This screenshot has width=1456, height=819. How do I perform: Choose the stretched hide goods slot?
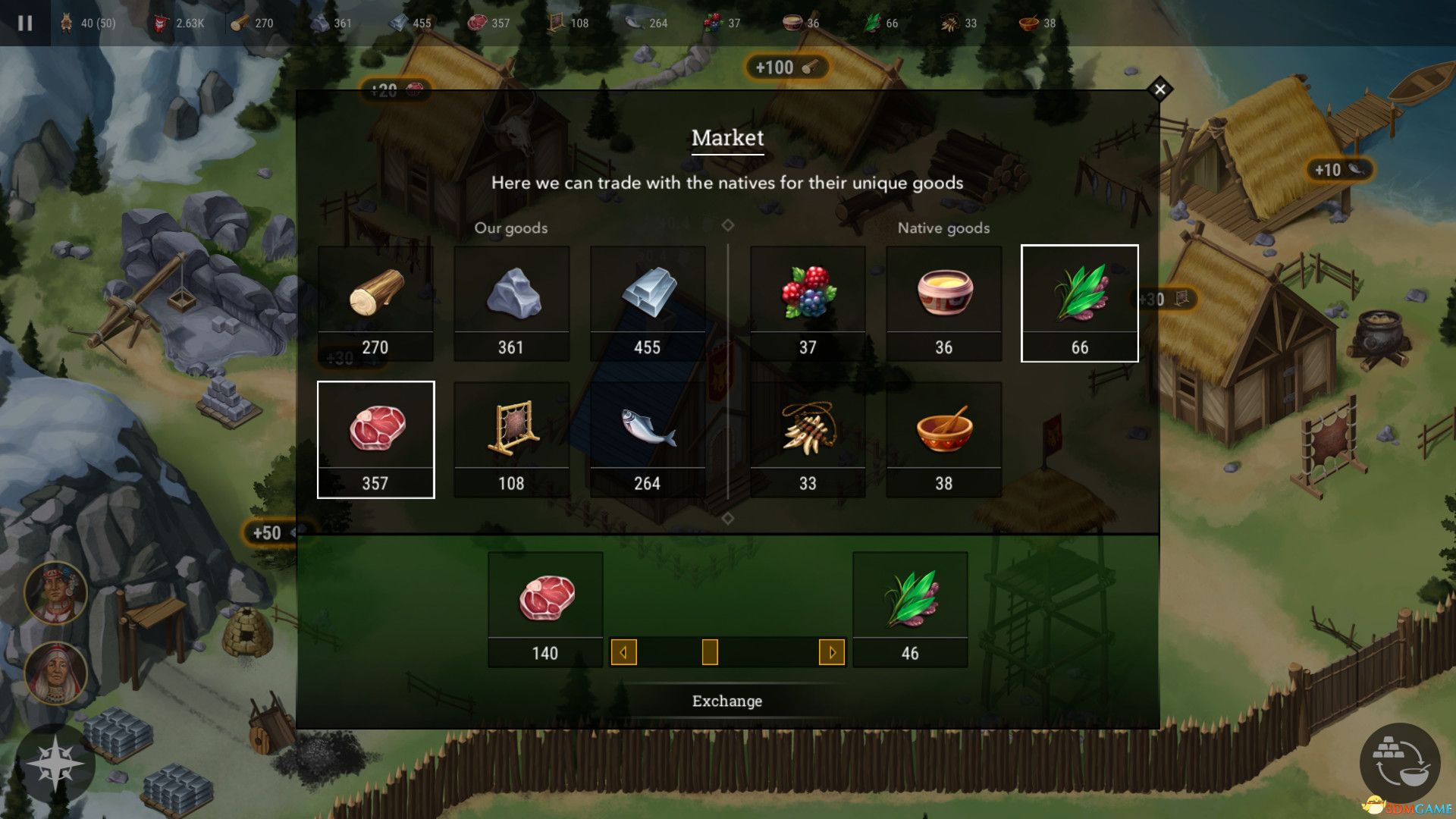[x=511, y=440]
